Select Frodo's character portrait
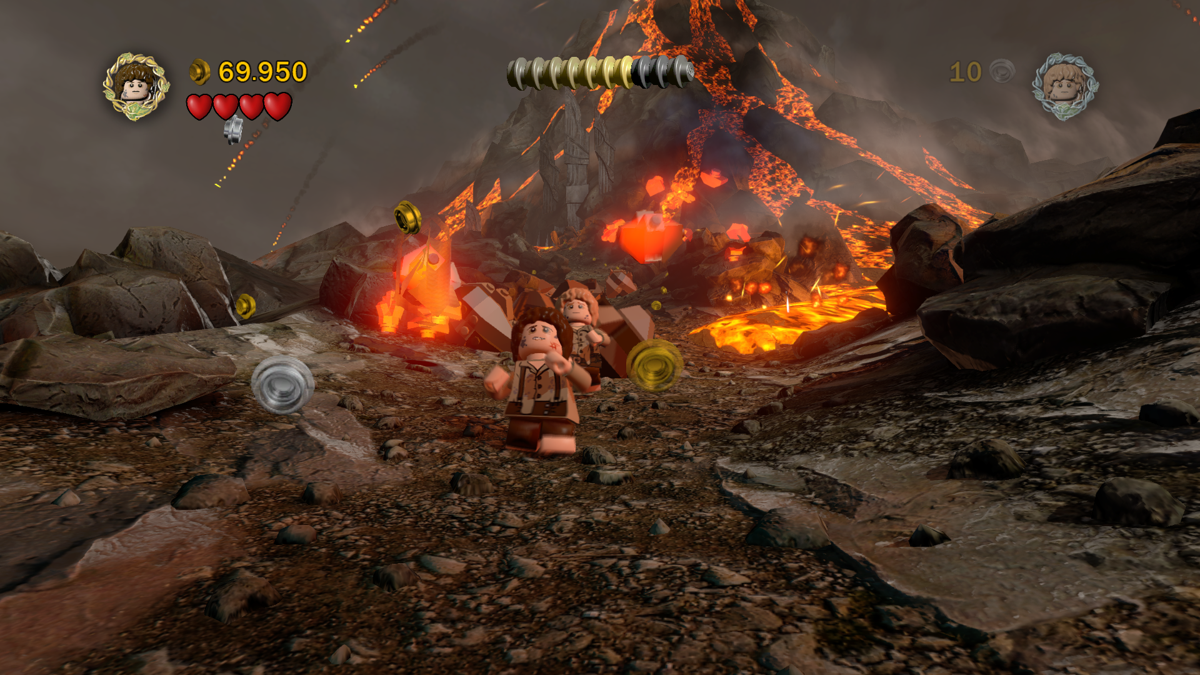Screen dimensions: 1200x675 point(135,87)
